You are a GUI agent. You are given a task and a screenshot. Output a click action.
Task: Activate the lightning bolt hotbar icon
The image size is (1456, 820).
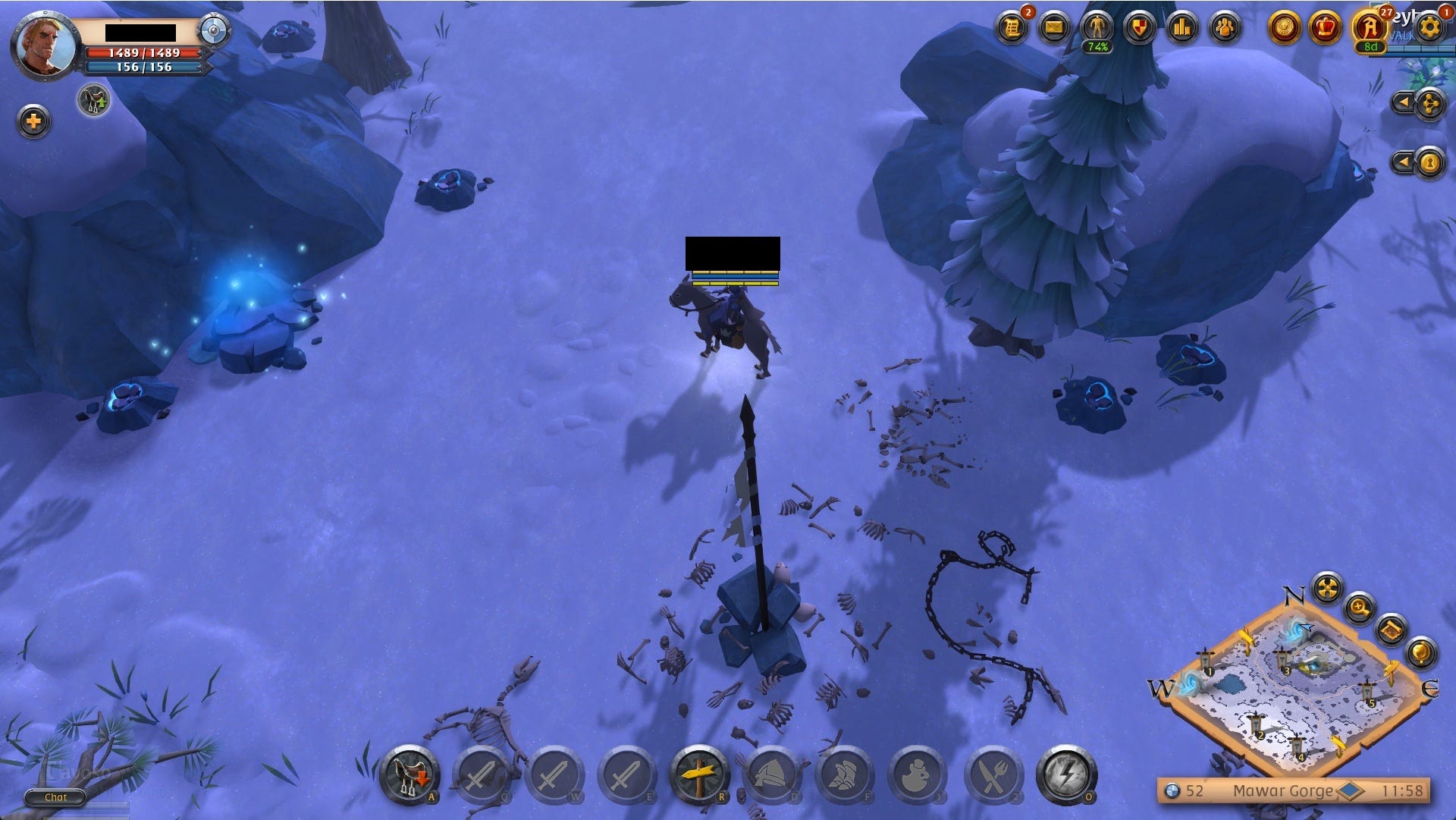point(1066,775)
